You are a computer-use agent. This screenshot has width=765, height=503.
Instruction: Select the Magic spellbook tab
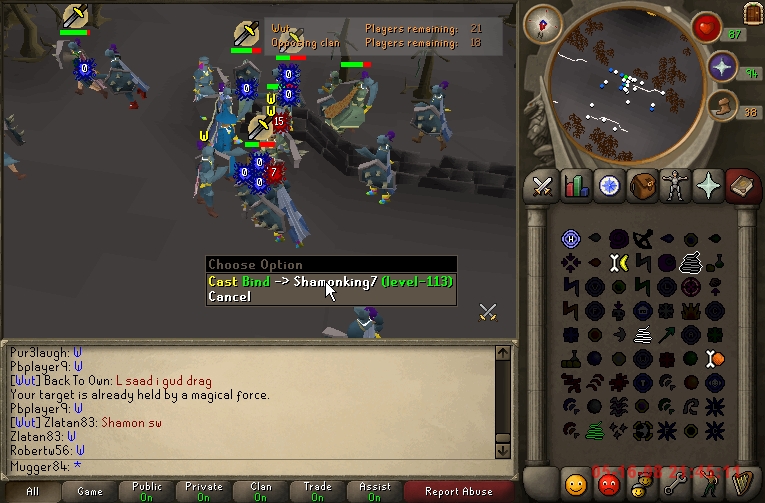(741, 186)
